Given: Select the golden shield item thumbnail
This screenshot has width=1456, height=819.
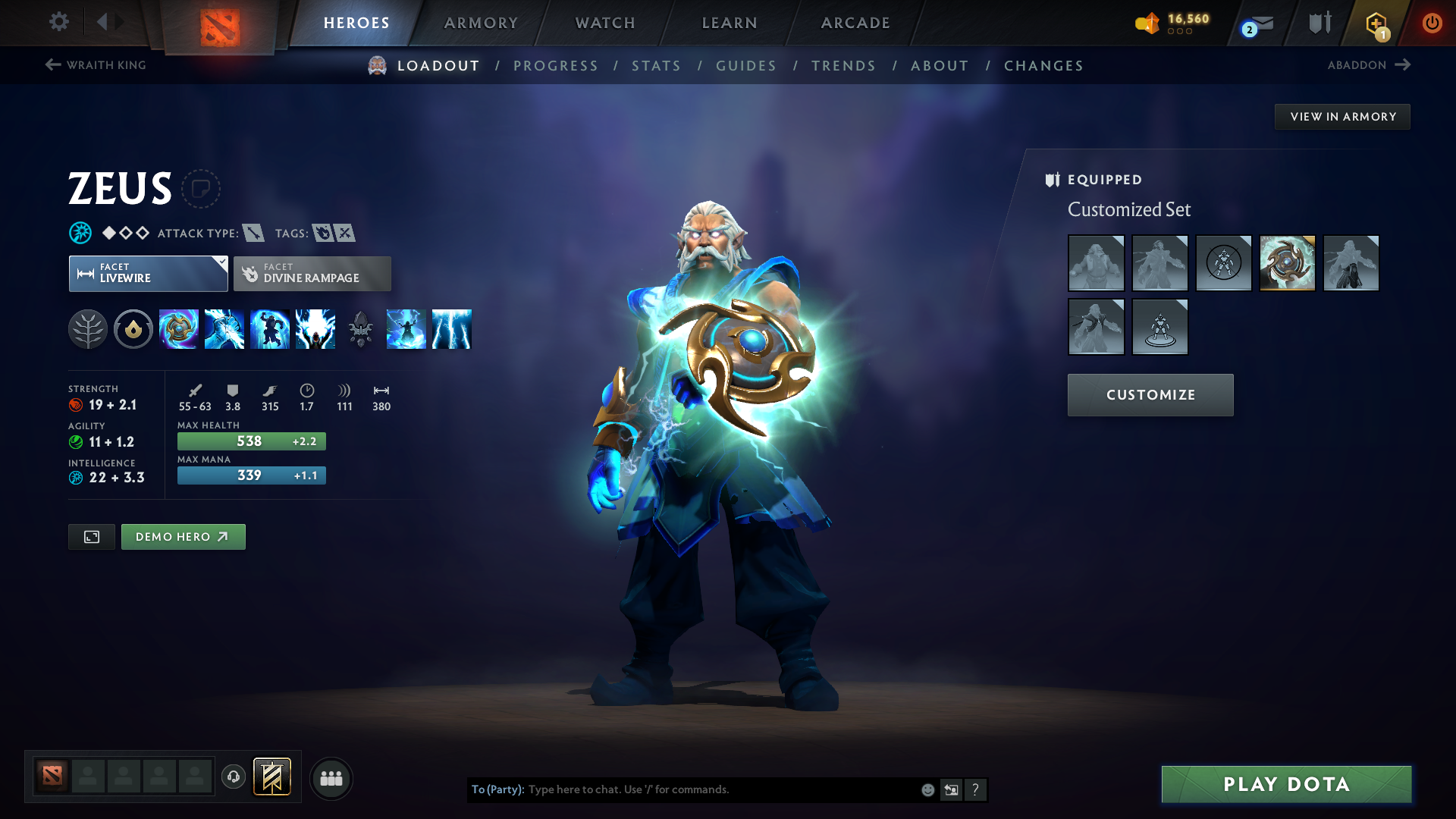Looking at the screenshot, I should tap(1287, 263).
